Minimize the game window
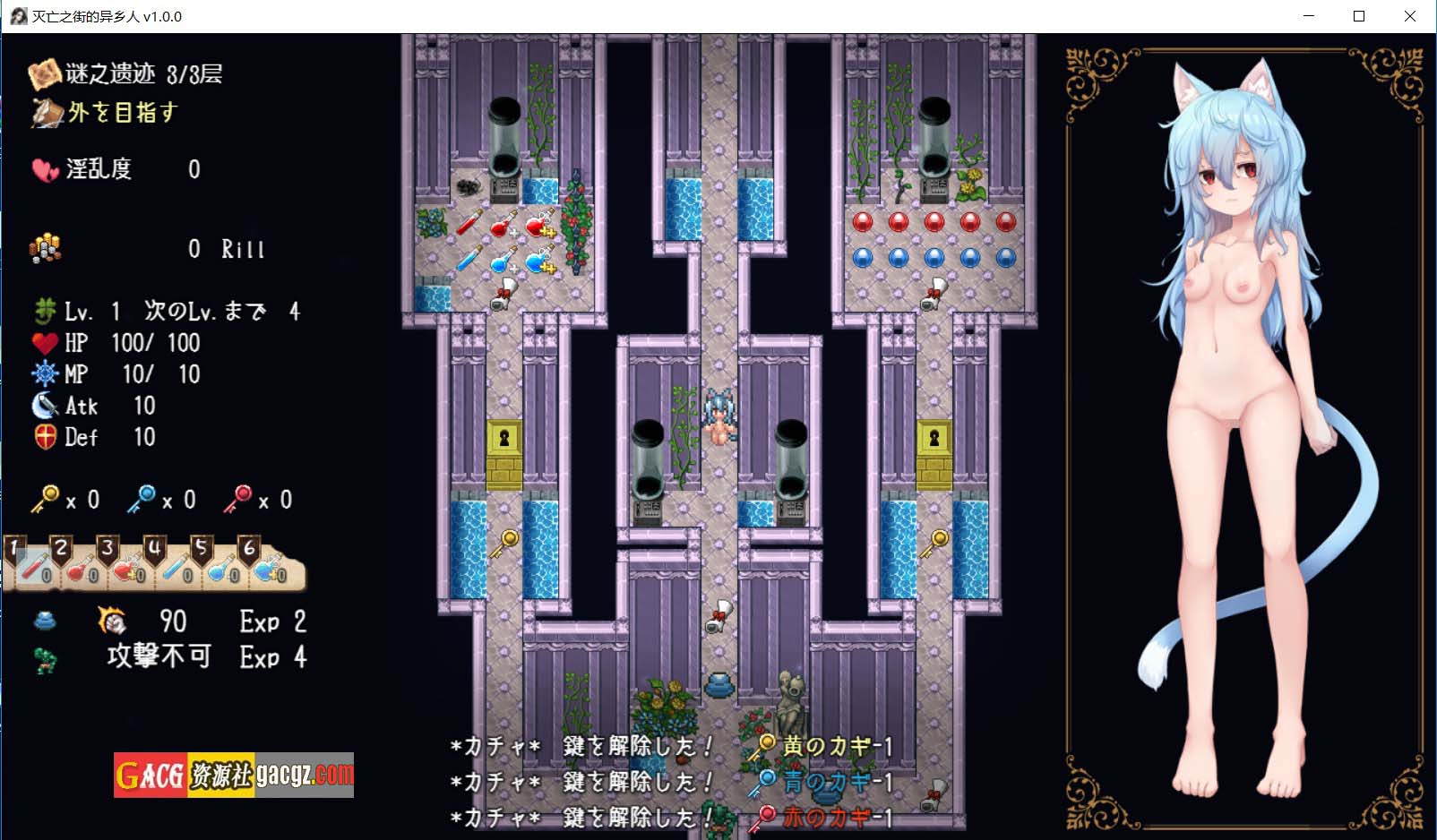 click(x=1309, y=16)
